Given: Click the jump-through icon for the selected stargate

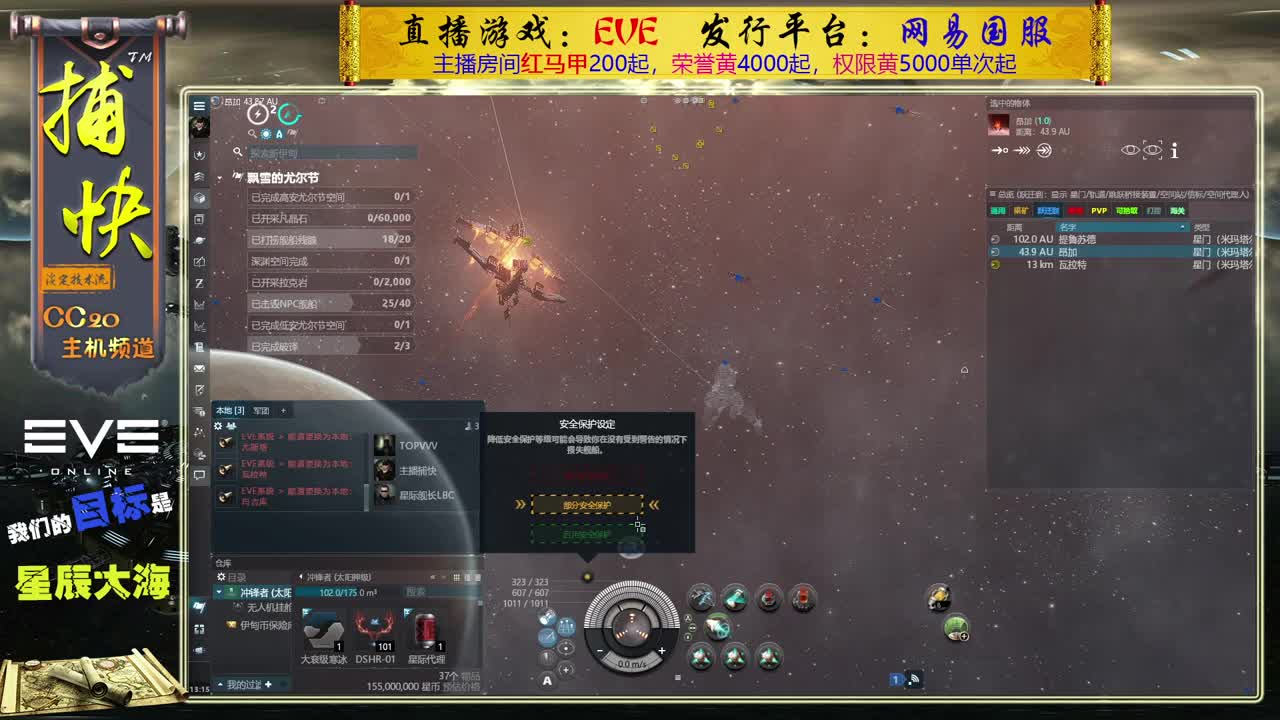Looking at the screenshot, I should click(1043, 150).
